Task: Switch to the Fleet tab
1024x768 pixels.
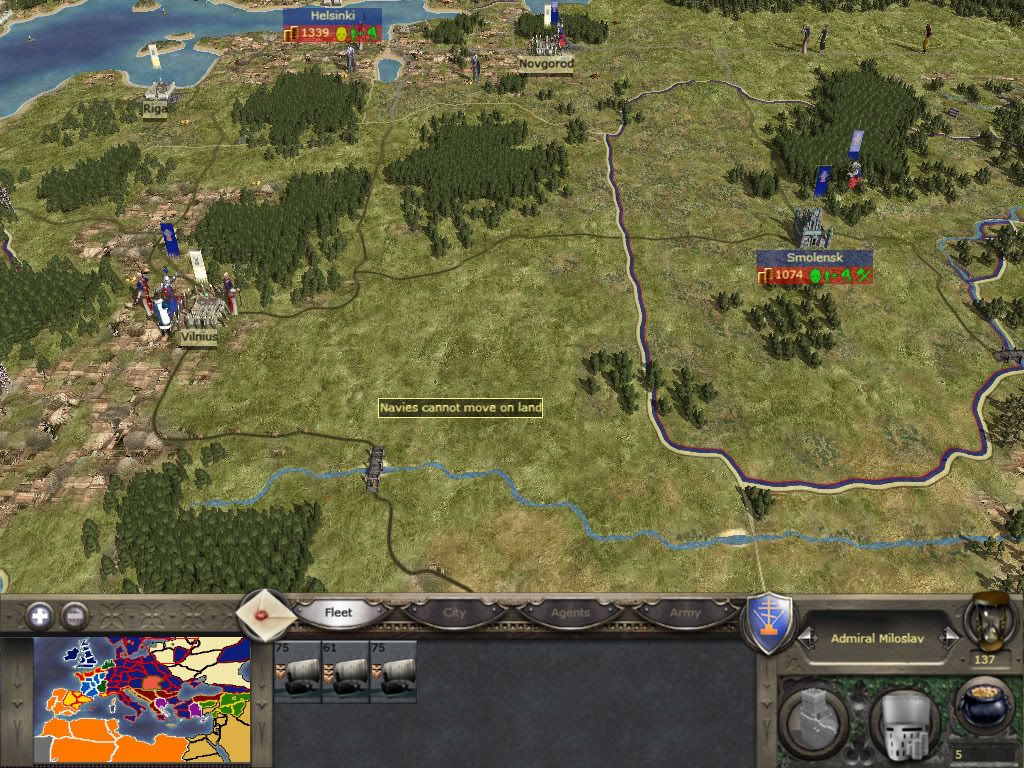Action: [339, 612]
